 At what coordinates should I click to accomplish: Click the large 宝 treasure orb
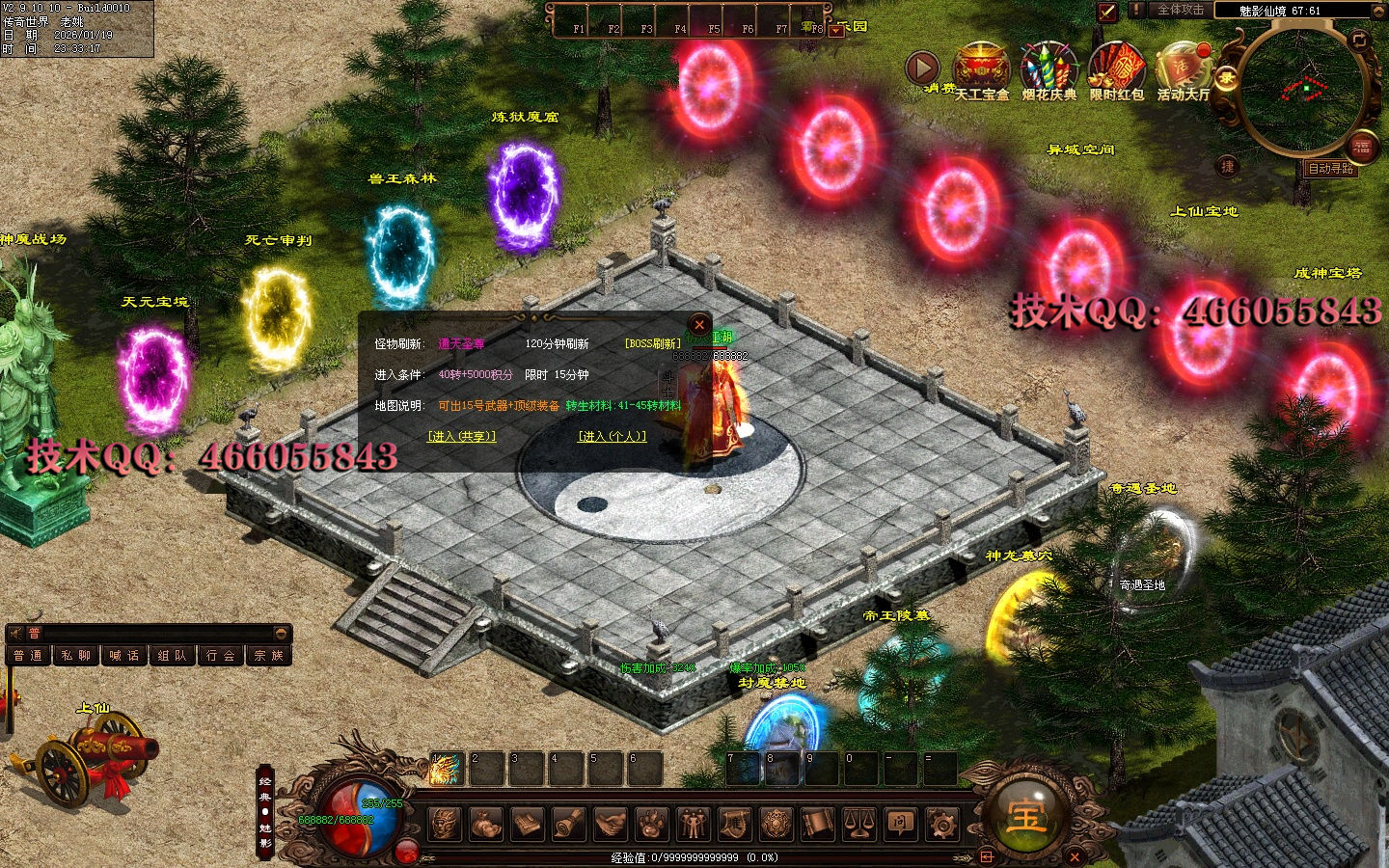1025,816
